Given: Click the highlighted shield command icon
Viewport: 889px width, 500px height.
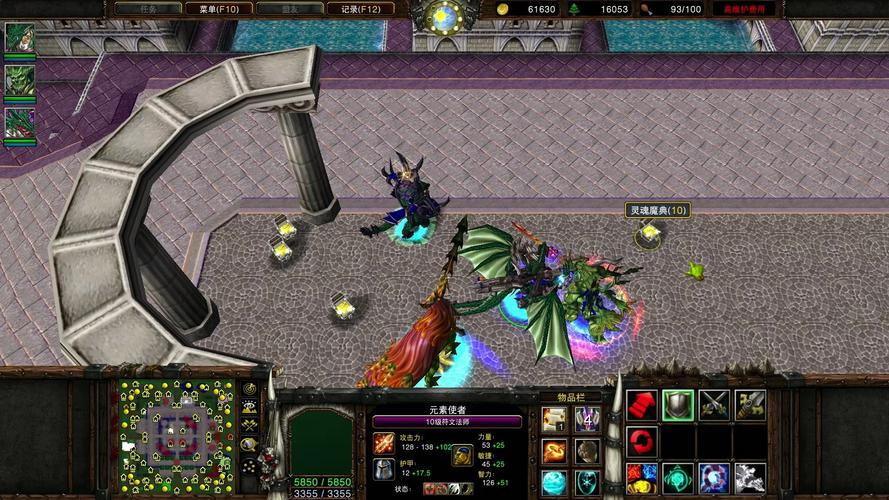Looking at the screenshot, I should [x=678, y=404].
